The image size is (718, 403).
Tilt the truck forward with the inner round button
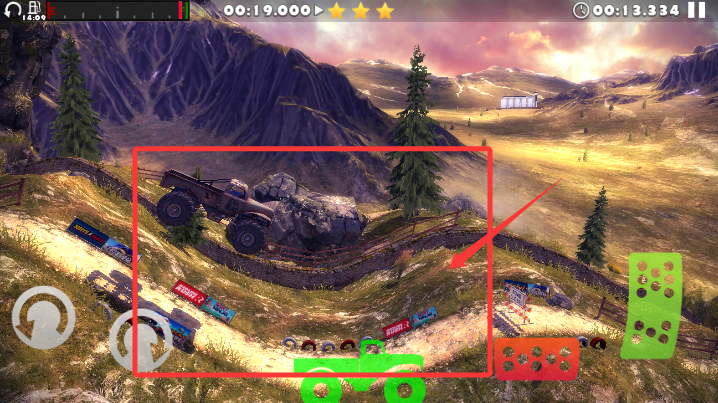point(140,338)
